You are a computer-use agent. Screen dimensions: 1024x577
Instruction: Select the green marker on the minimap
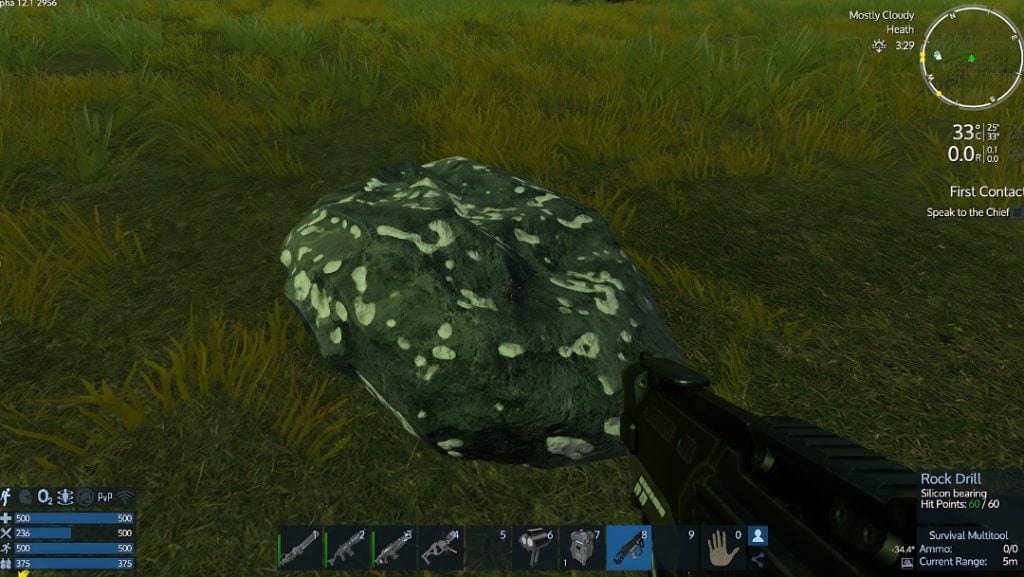(x=970, y=57)
